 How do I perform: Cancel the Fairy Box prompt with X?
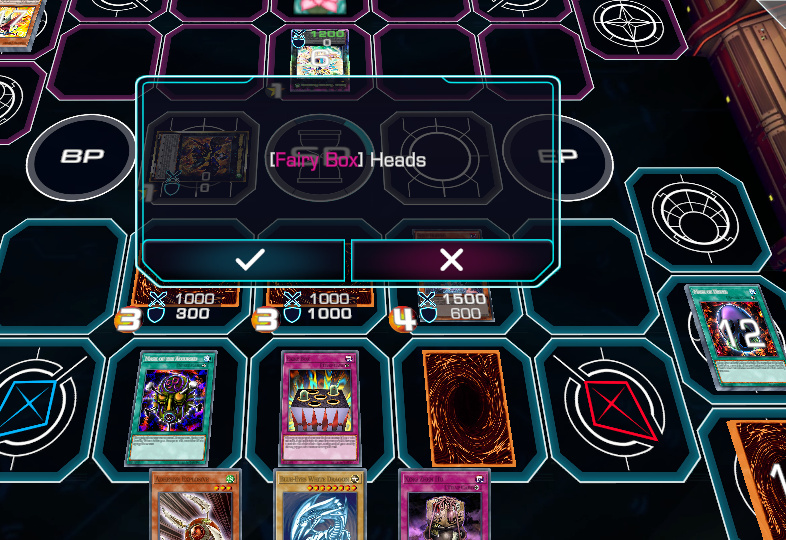(451, 261)
